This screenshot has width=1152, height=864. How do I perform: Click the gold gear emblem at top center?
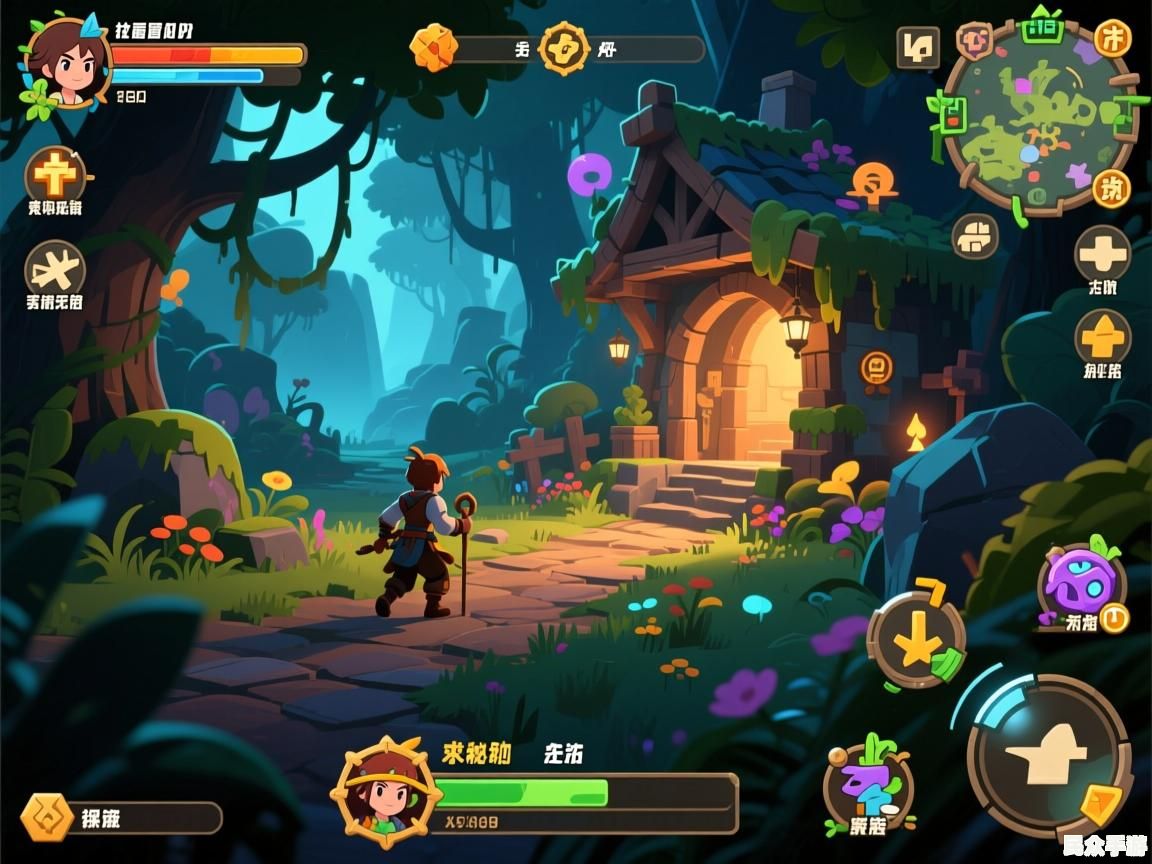tap(564, 47)
